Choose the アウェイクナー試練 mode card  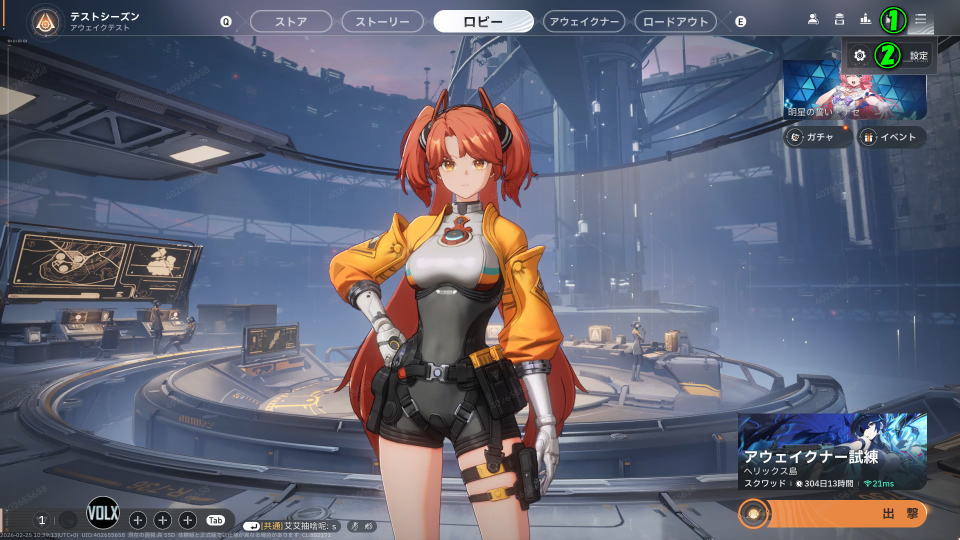point(832,452)
